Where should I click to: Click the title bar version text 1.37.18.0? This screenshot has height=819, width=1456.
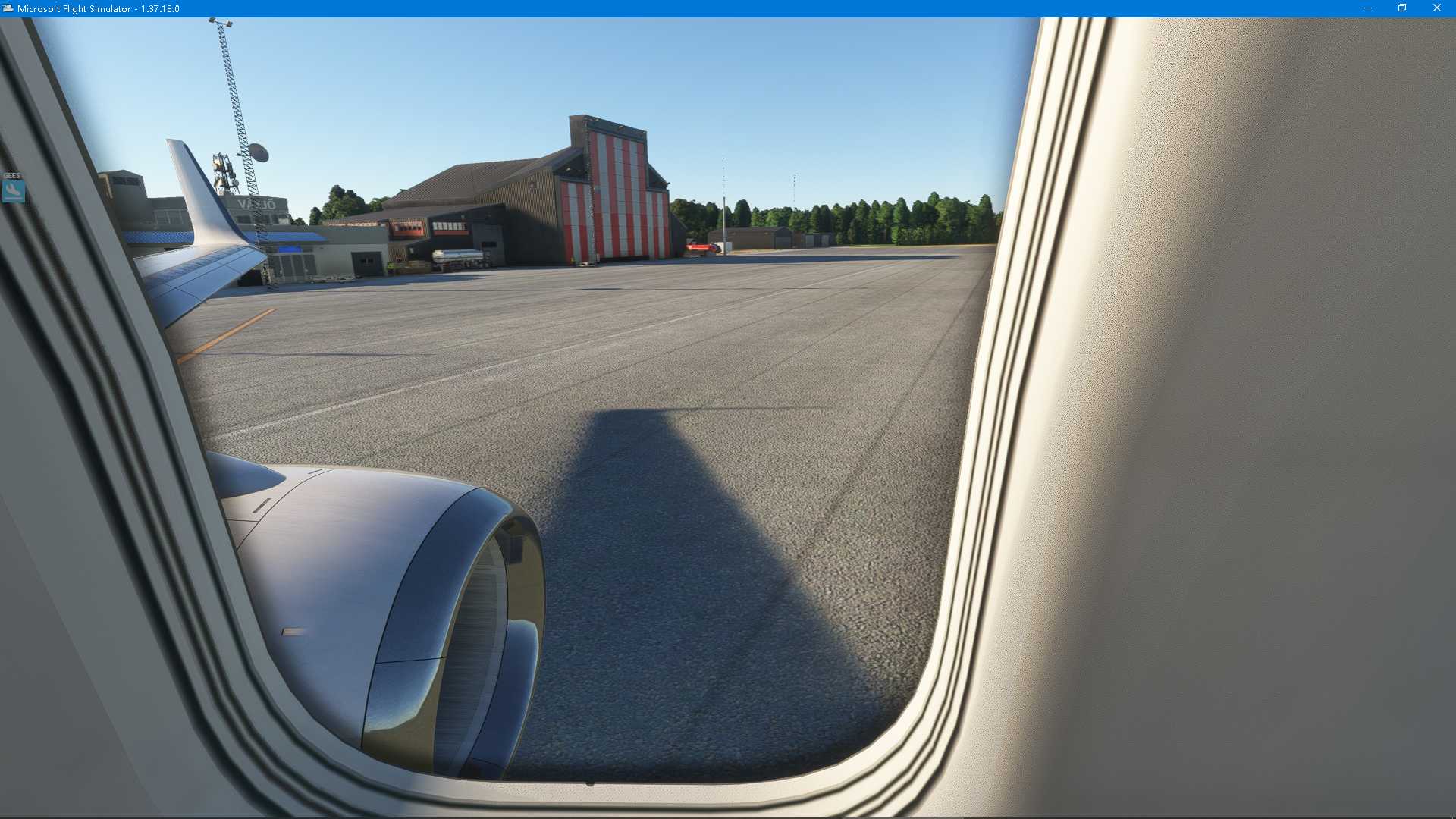[x=161, y=9]
